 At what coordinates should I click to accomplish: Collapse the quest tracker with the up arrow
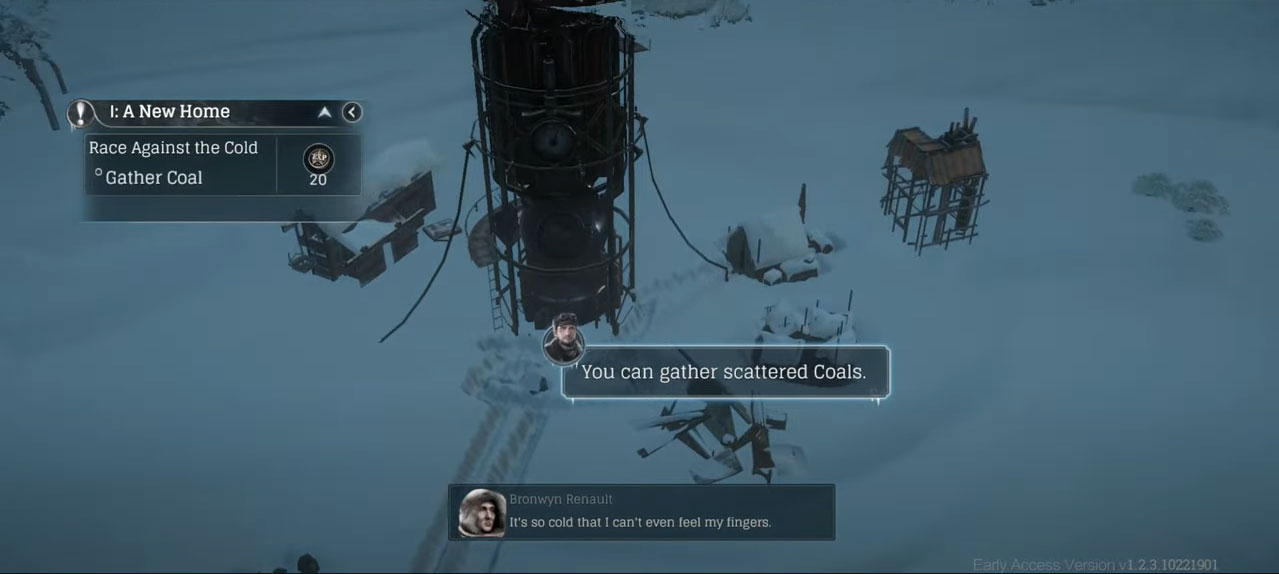(324, 112)
